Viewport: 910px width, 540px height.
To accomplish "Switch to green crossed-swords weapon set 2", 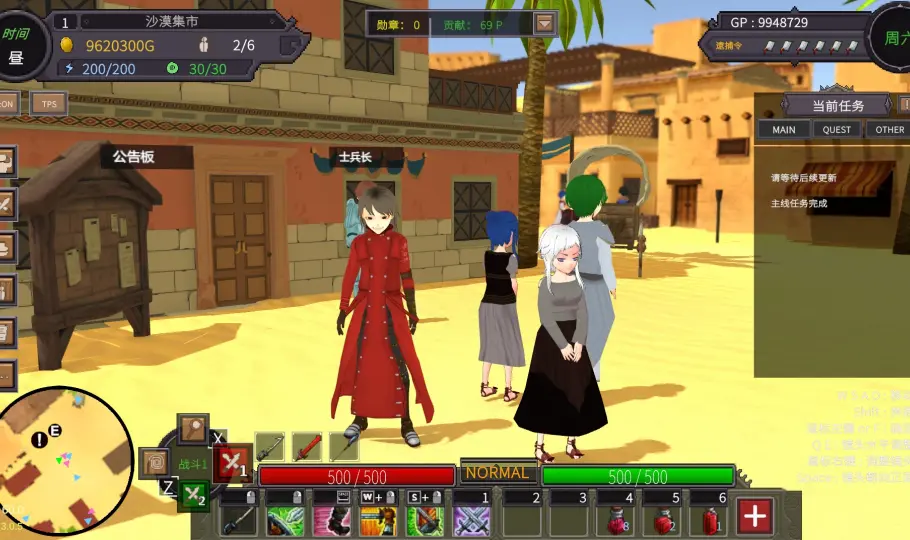I will click(194, 494).
